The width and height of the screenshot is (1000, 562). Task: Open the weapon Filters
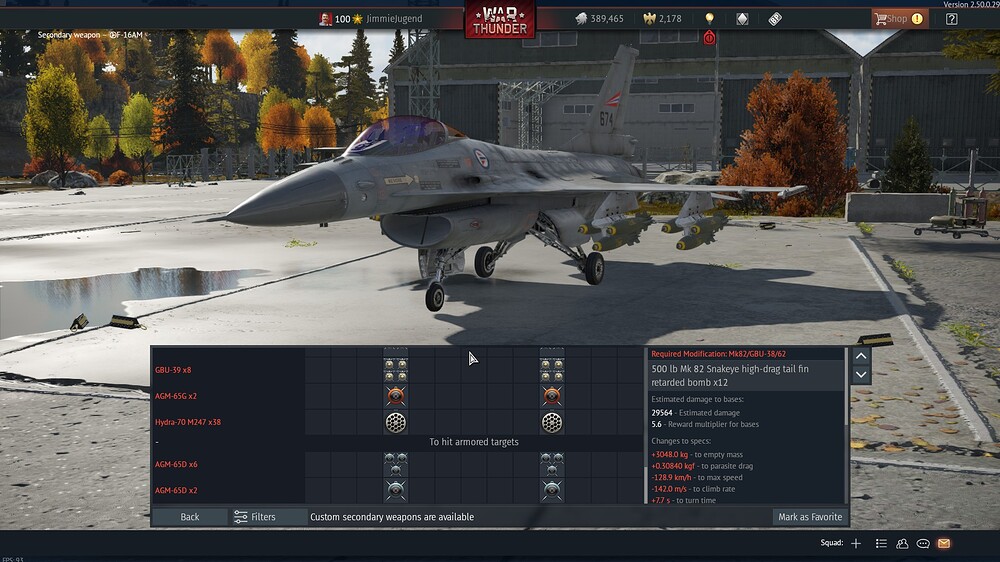[255, 517]
